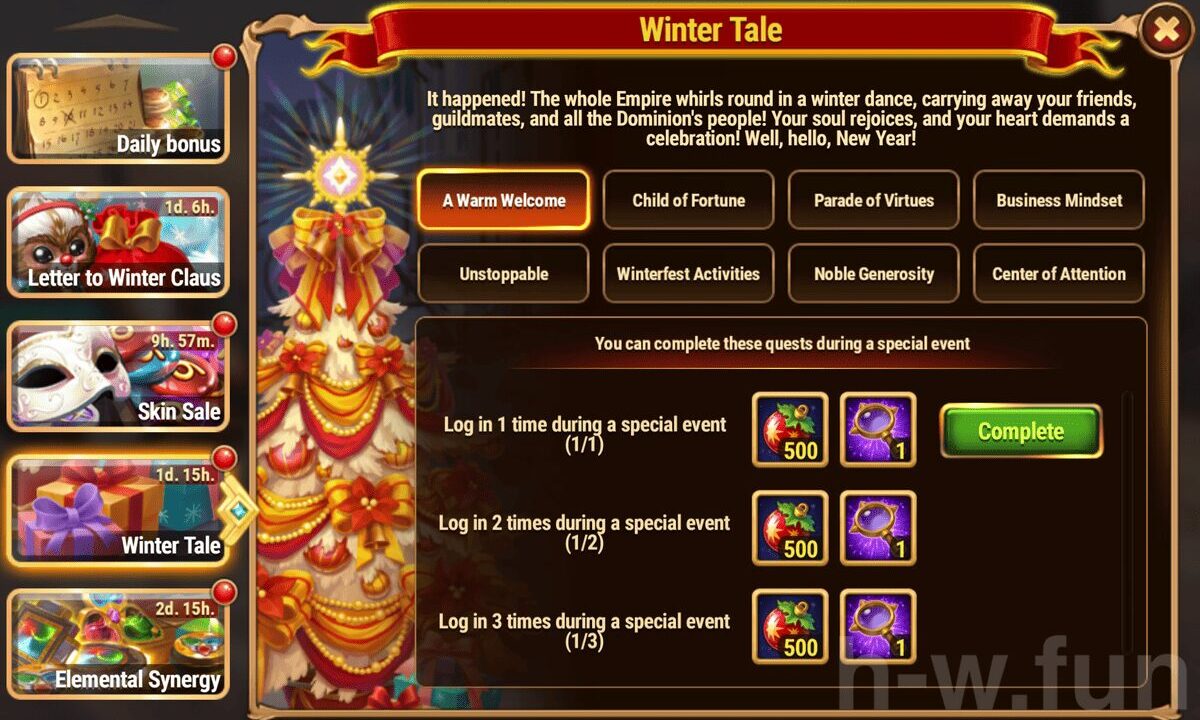1200x720 pixels.
Task: Switch to the Child of Fortune tab
Action: 688,200
